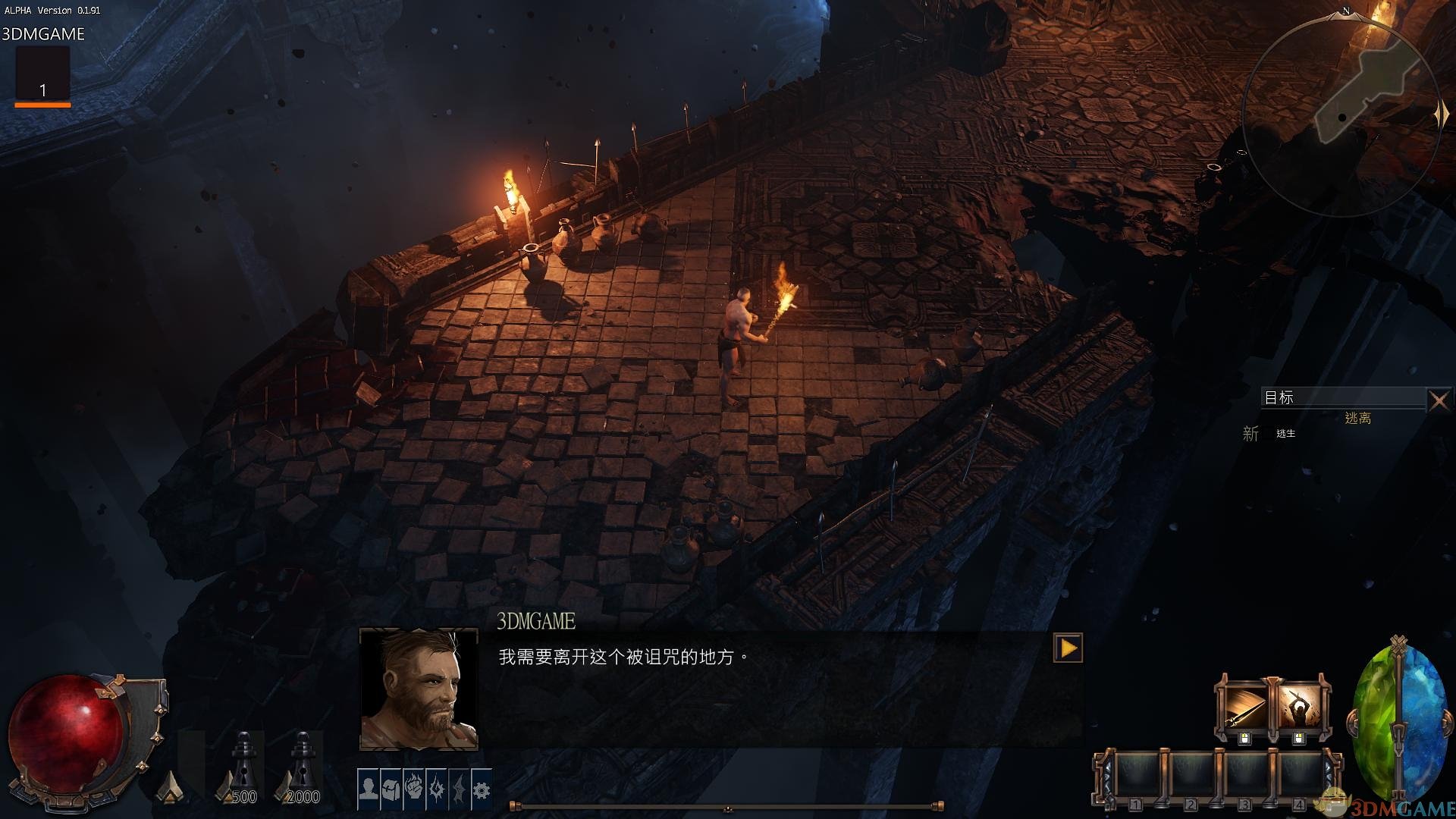The width and height of the screenshot is (1456, 819).
Task: Click the minimap's east arrow marker
Action: pos(1441,115)
